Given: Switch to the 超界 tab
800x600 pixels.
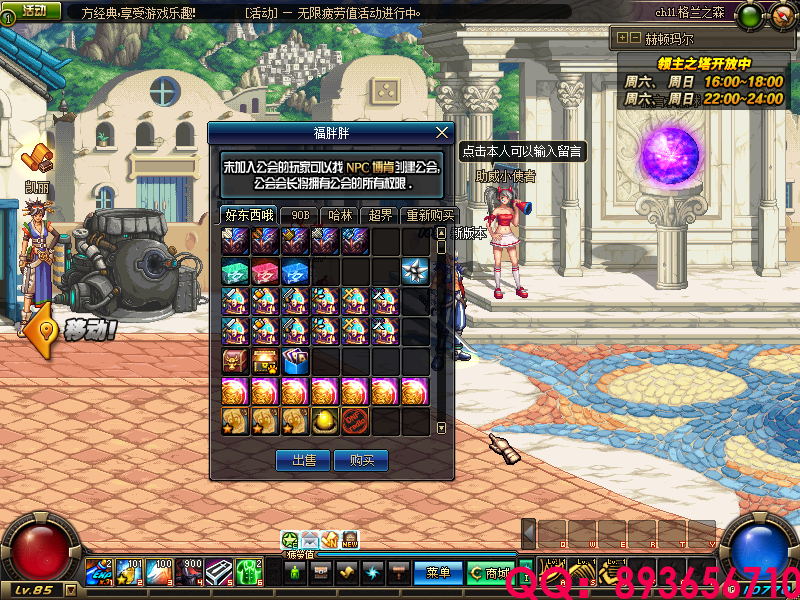Looking at the screenshot, I should tap(380, 215).
